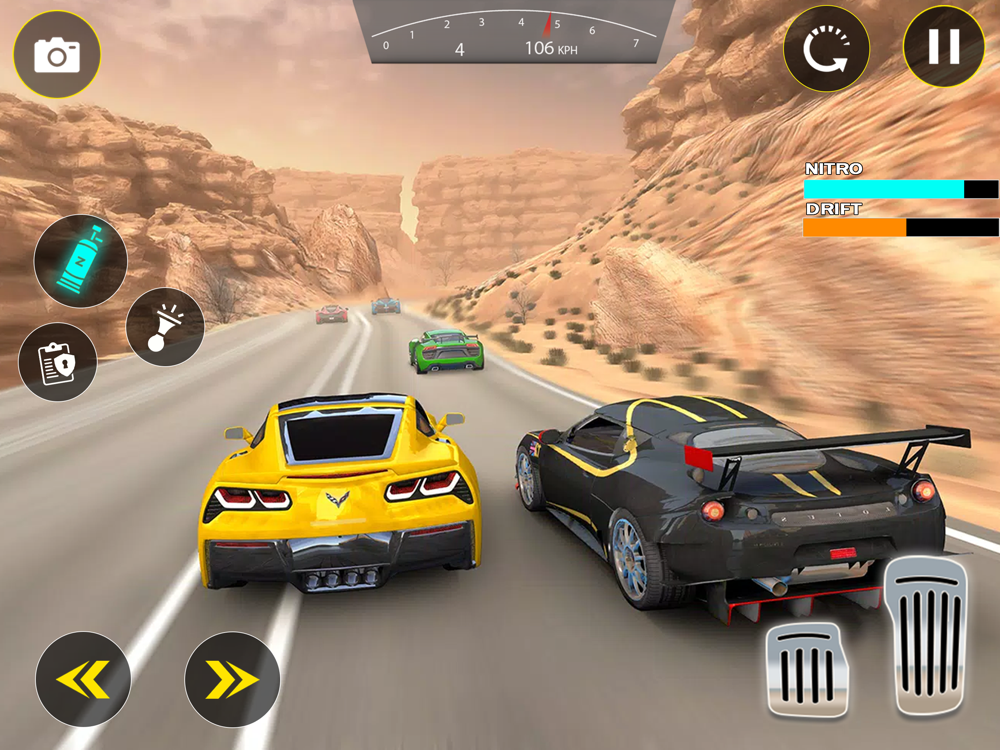Steer right with the right arrow button
This screenshot has width=1000, height=750.
pos(232,679)
